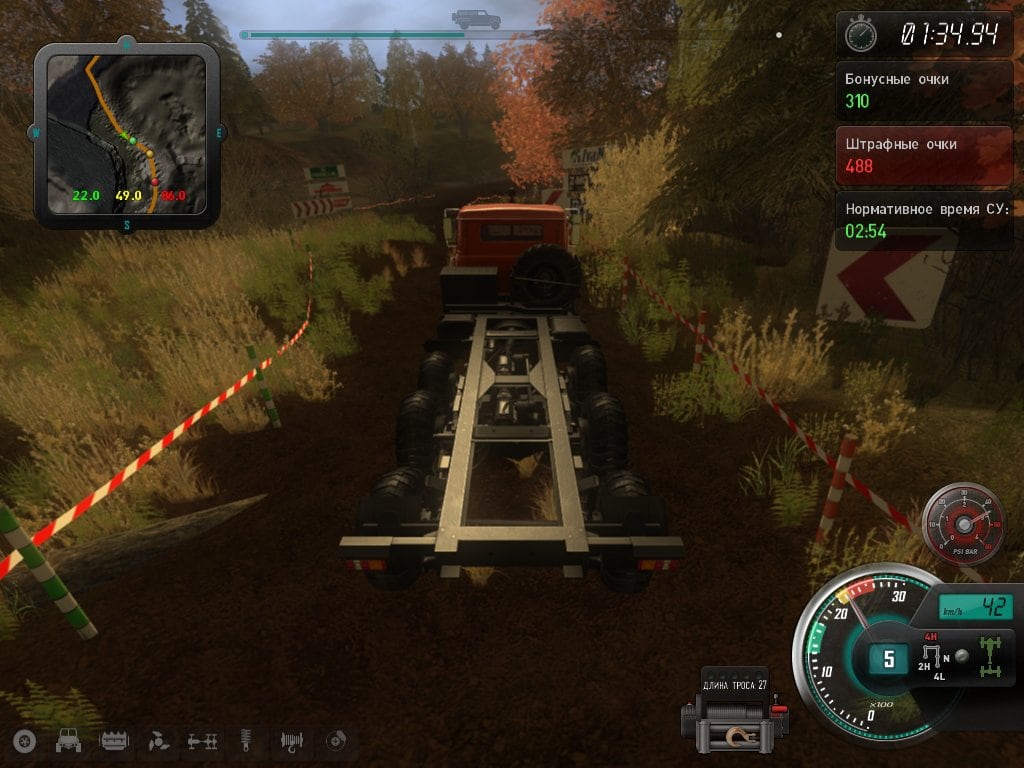Viewport: 1024px width, 768px height.
Task: Click the PSI BAR tire pressure gauge
Action: click(x=964, y=523)
